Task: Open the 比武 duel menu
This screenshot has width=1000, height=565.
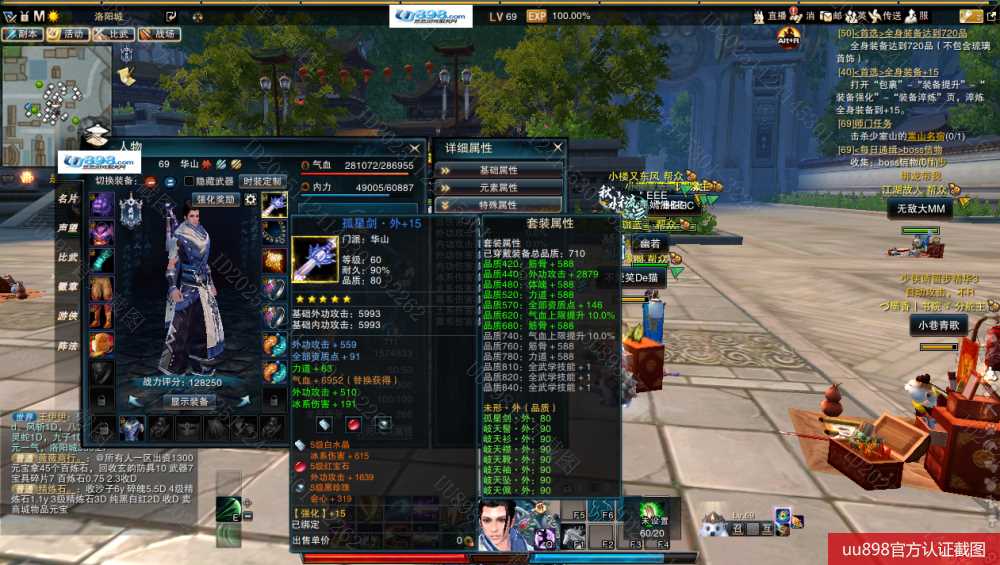Action: click(x=114, y=33)
